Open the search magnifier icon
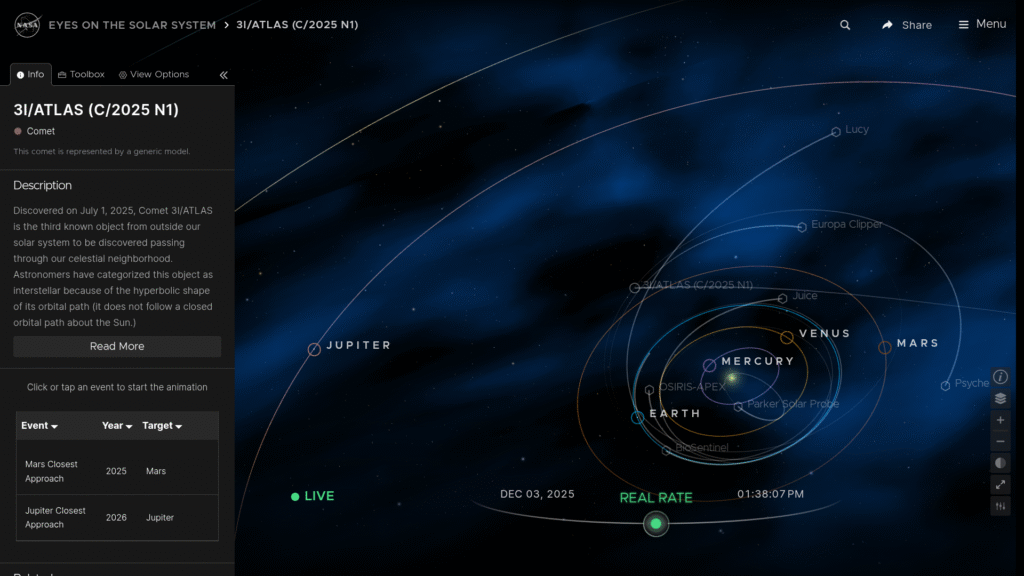This screenshot has height=576, width=1024. [845, 25]
